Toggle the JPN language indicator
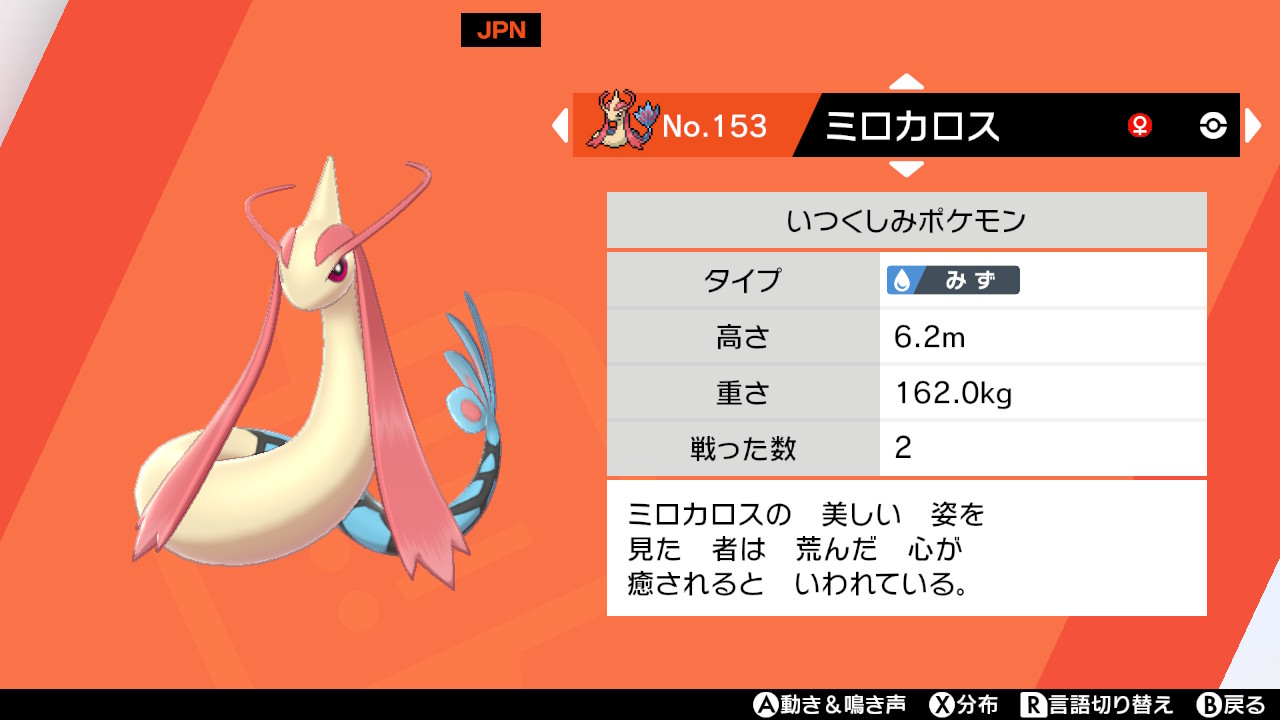This screenshot has width=1280, height=720. tap(503, 30)
